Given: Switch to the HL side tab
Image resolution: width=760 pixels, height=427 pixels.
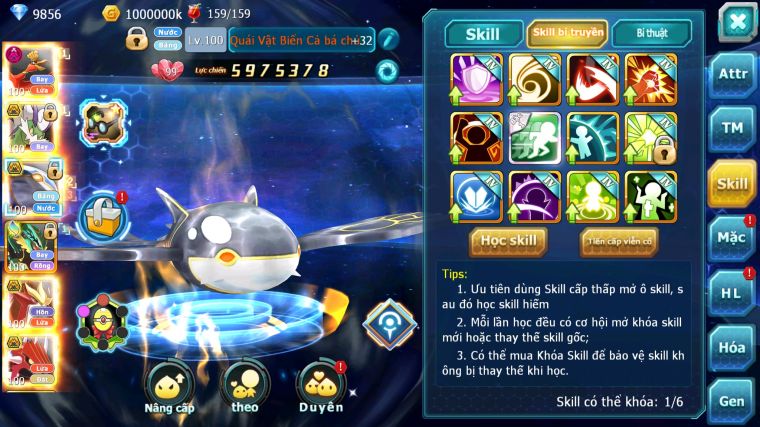Looking at the screenshot, I should 732,293.
